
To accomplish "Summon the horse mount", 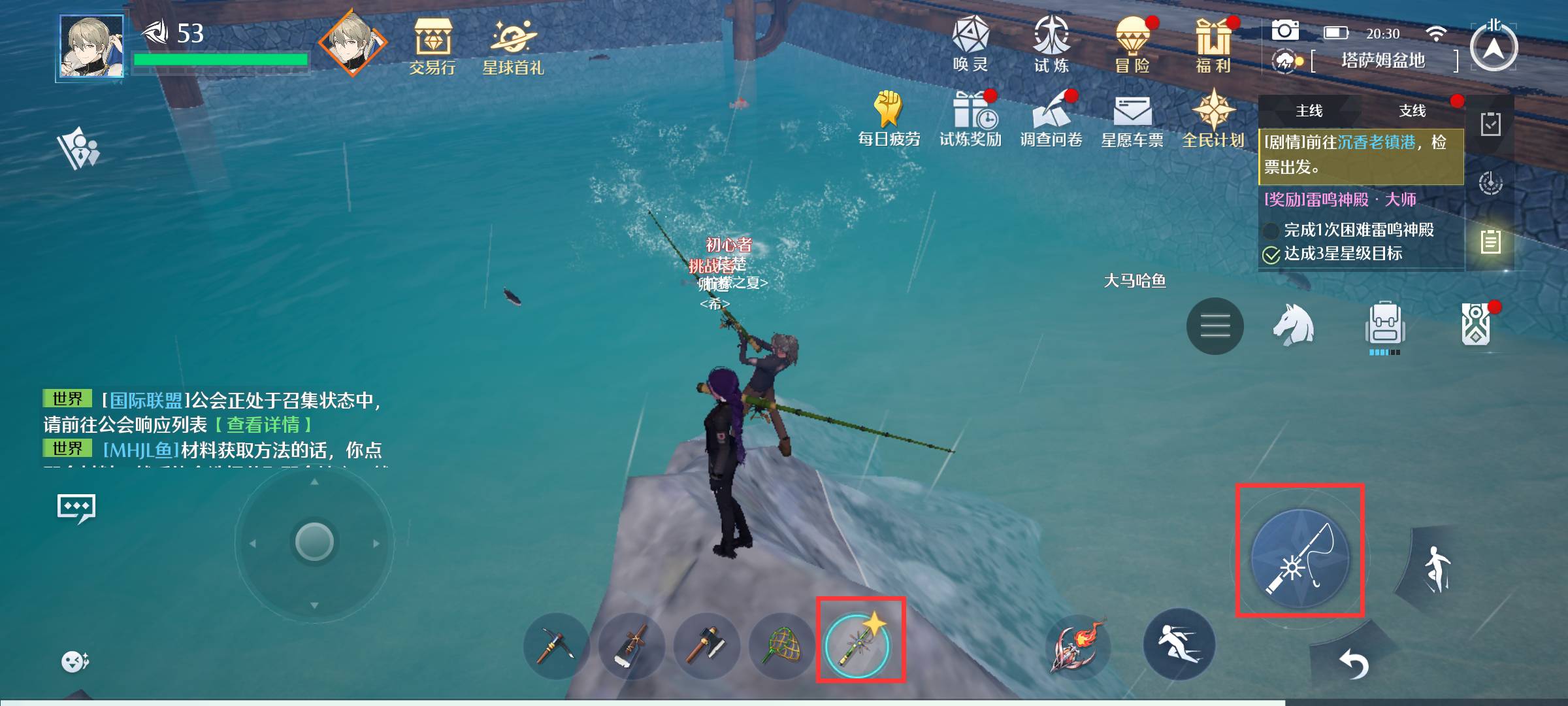I will [1294, 325].
